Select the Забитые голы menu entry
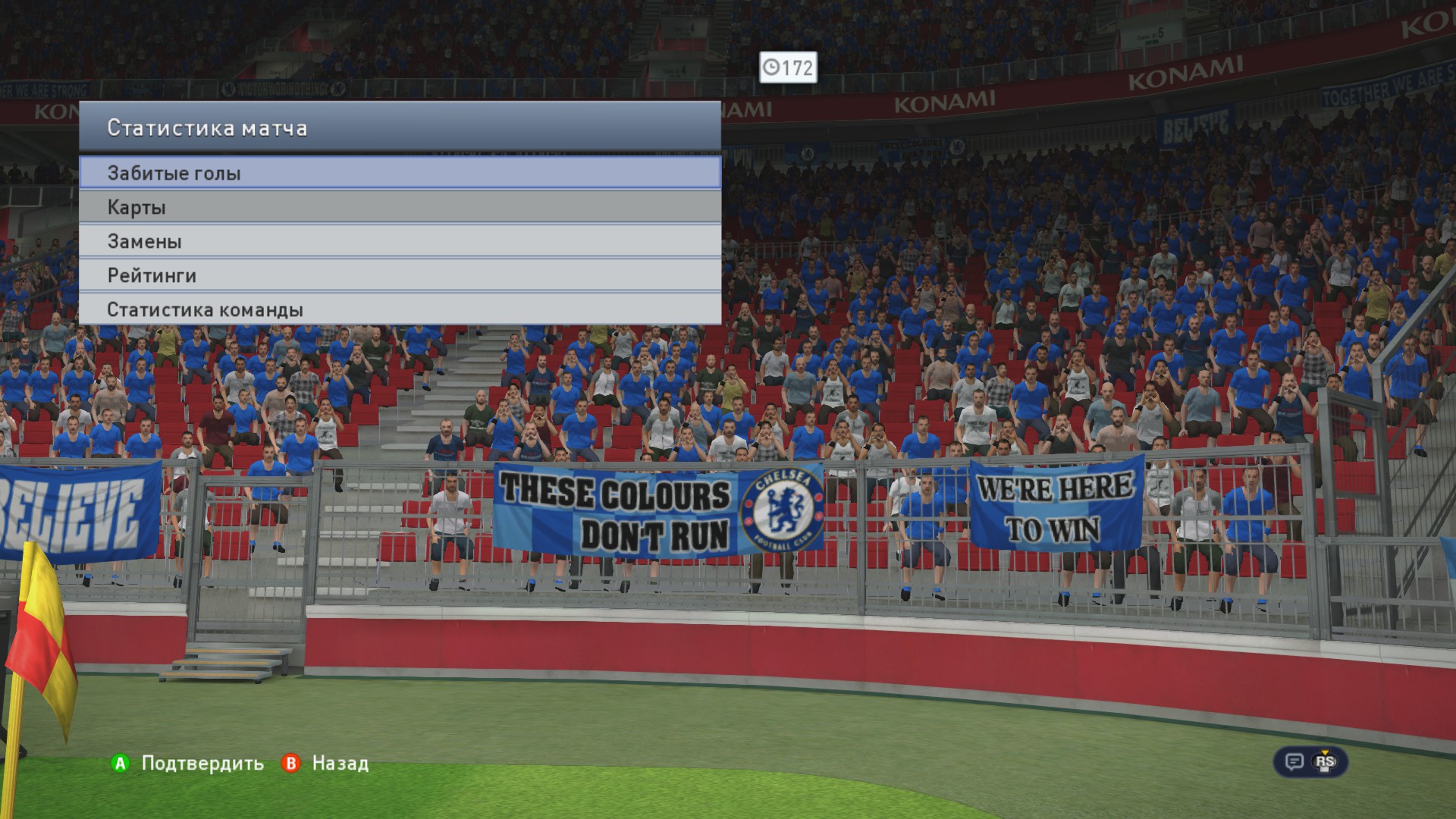Screen dimensions: 1456x819 click(x=400, y=173)
